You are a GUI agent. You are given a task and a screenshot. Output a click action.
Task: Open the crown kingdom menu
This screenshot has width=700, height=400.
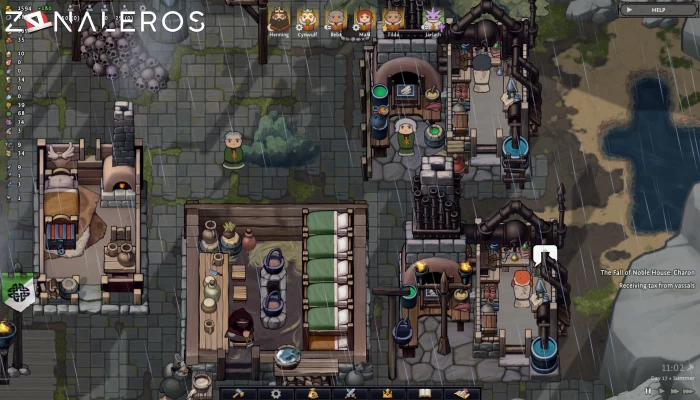(388, 393)
